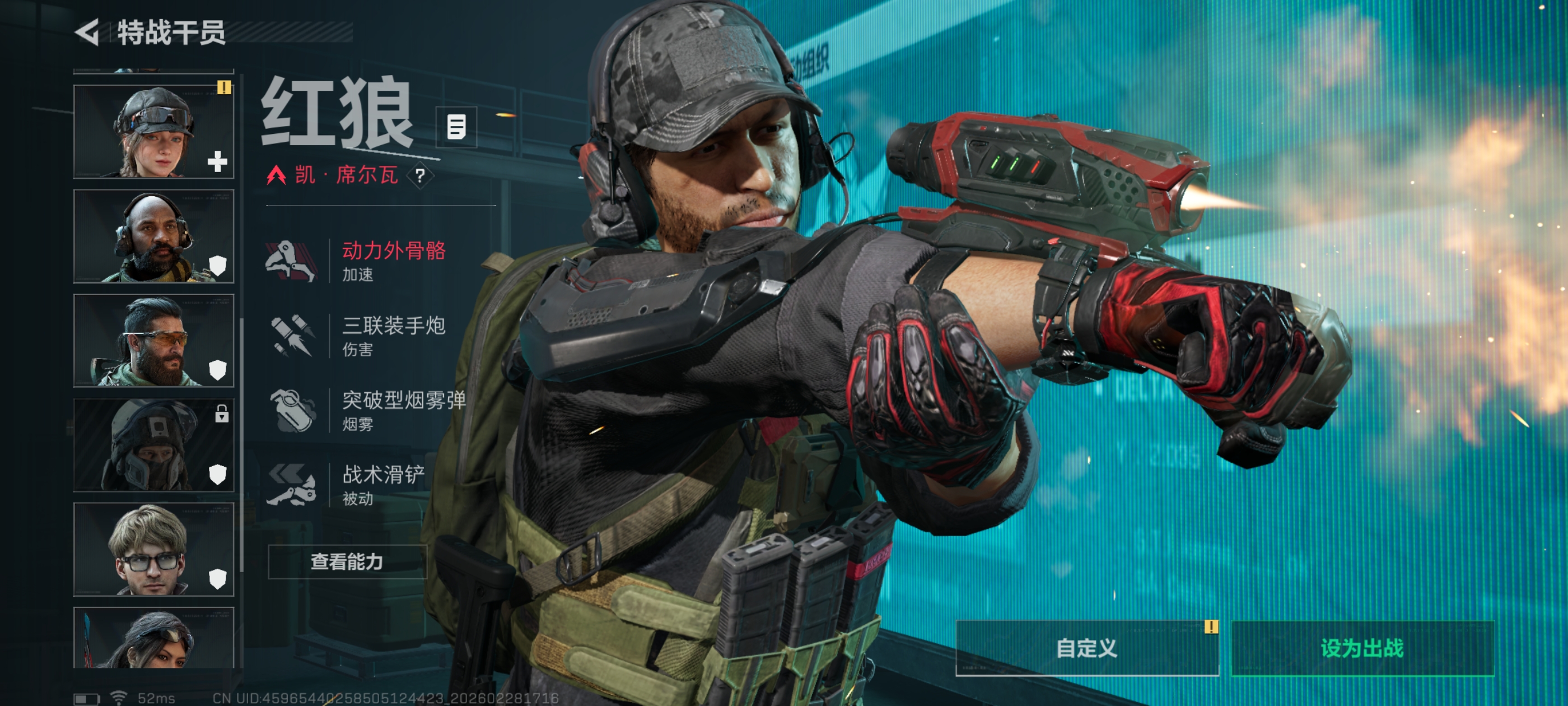Pick the bearded operator wearing orange glasses
Screen dimensions: 1568x706
(x=153, y=341)
